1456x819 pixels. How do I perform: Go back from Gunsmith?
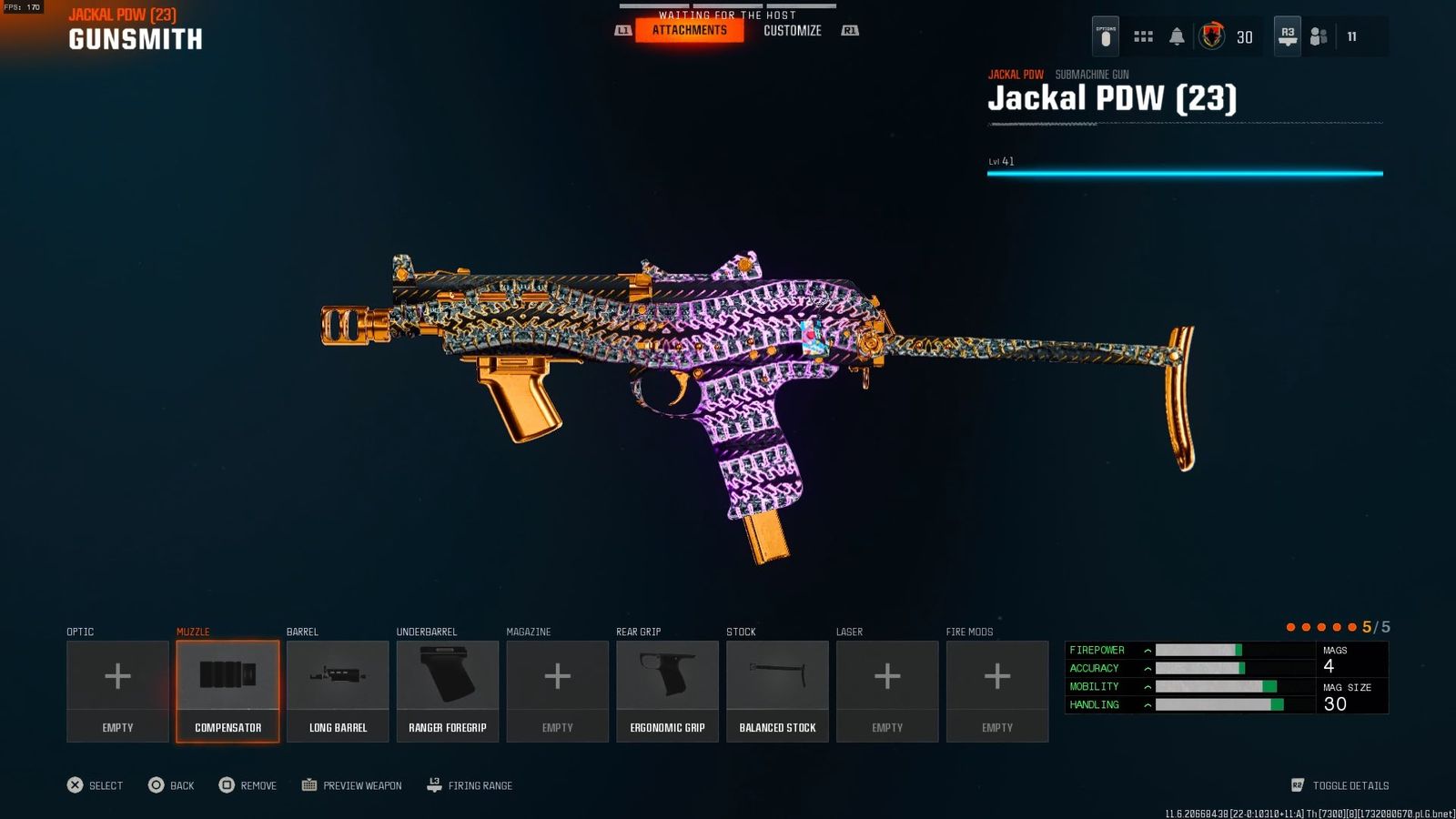(x=171, y=785)
